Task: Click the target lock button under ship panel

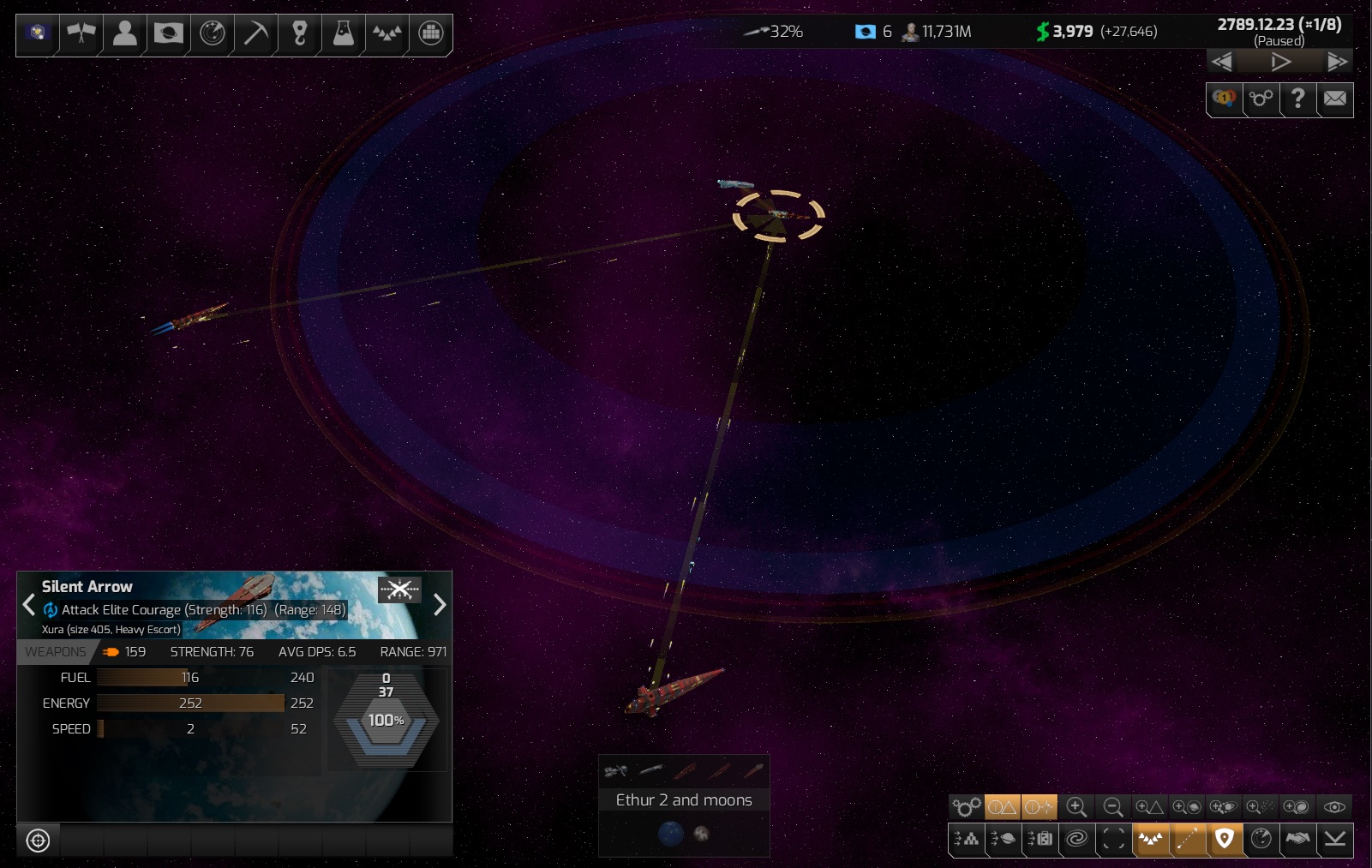Action: coord(39,841)
